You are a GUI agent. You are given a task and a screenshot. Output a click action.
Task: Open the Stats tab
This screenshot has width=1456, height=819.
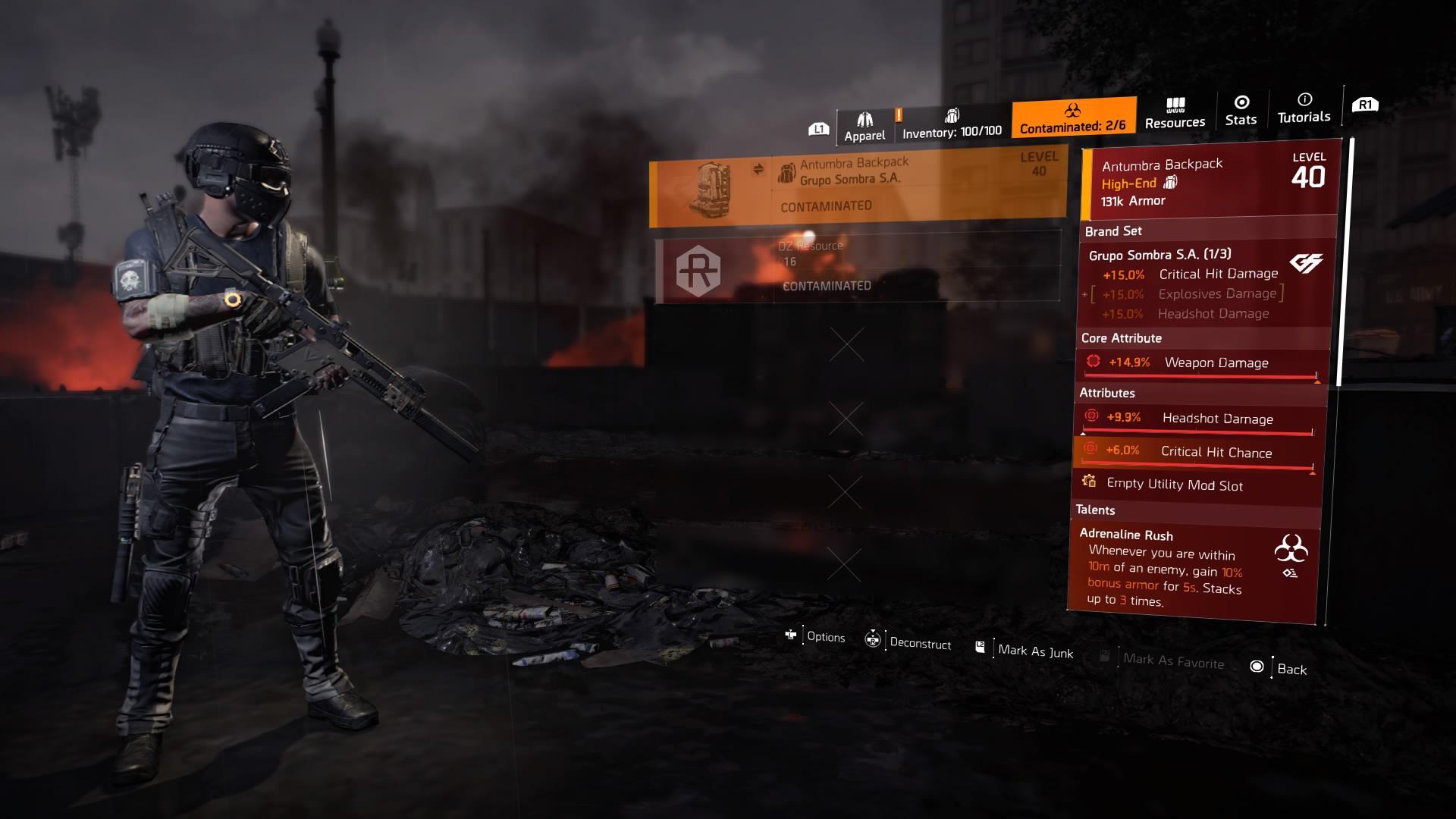[1241, 111]
